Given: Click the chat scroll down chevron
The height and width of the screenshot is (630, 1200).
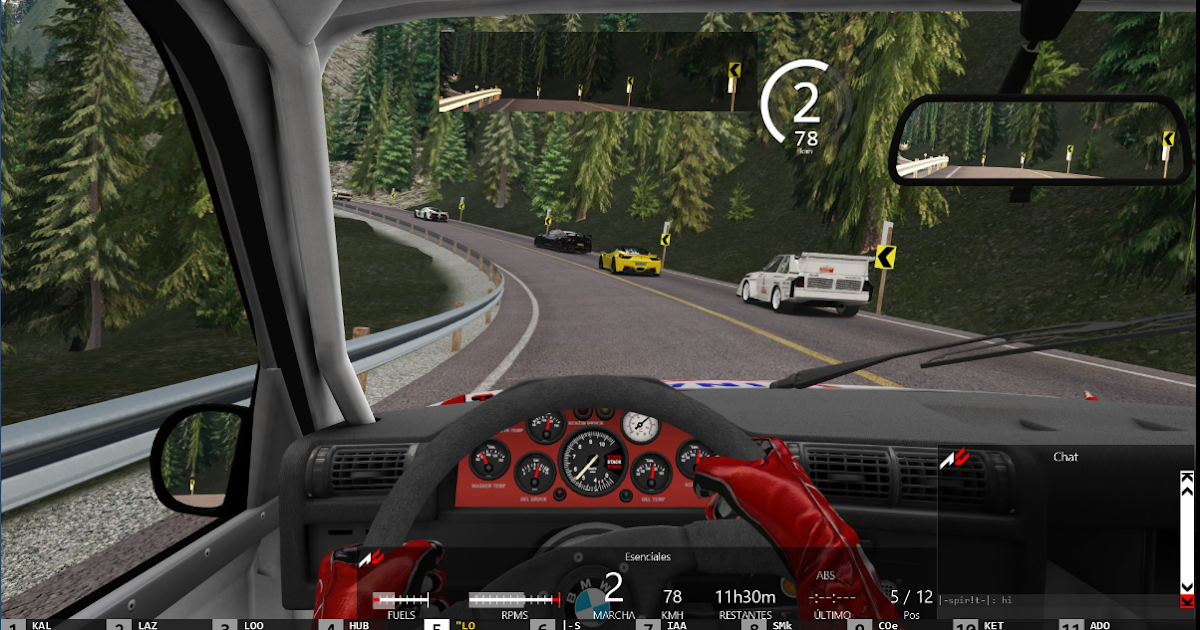Looking at the screenshot, I should coord(1187,587).
